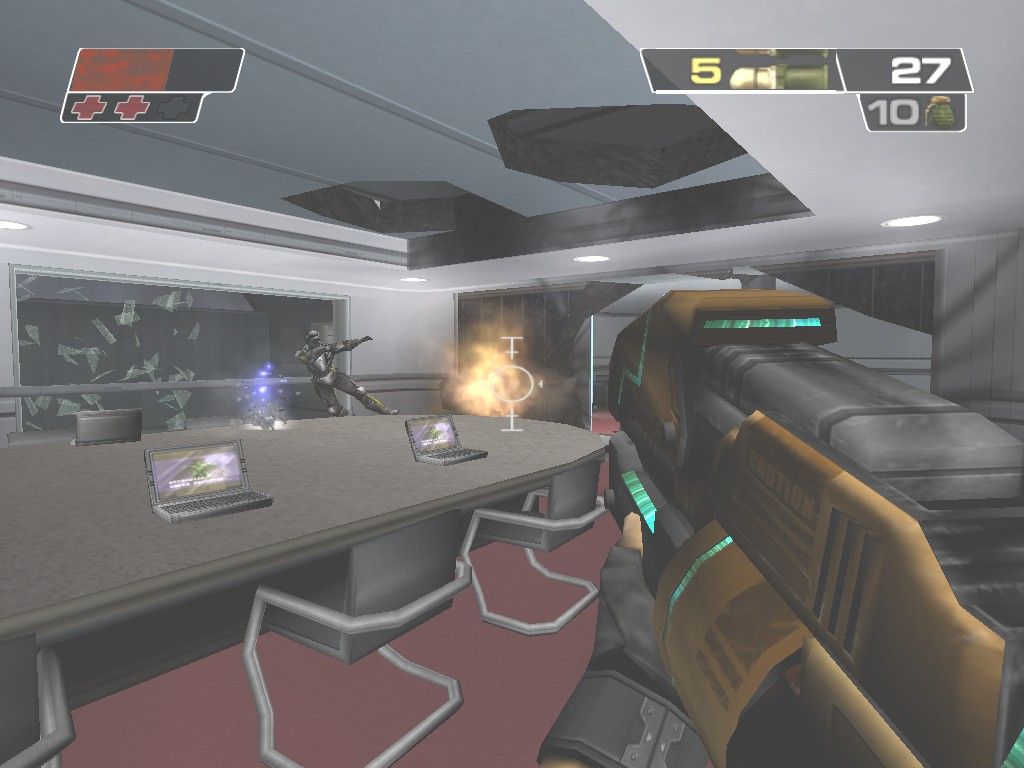Select the grenade icon

click(x=940, y=112)
